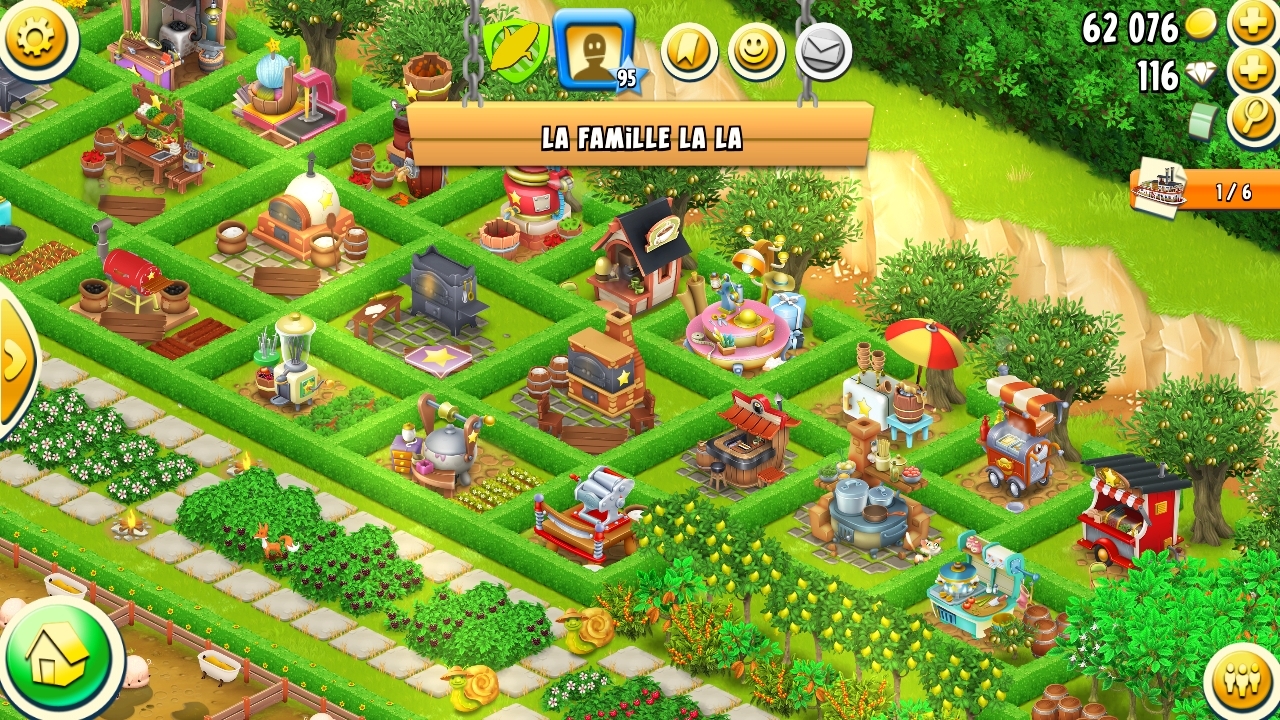Click the magnifying glass search button
The height and width of the screenshot is (720, 1280).
click(x=1253, y=120)
